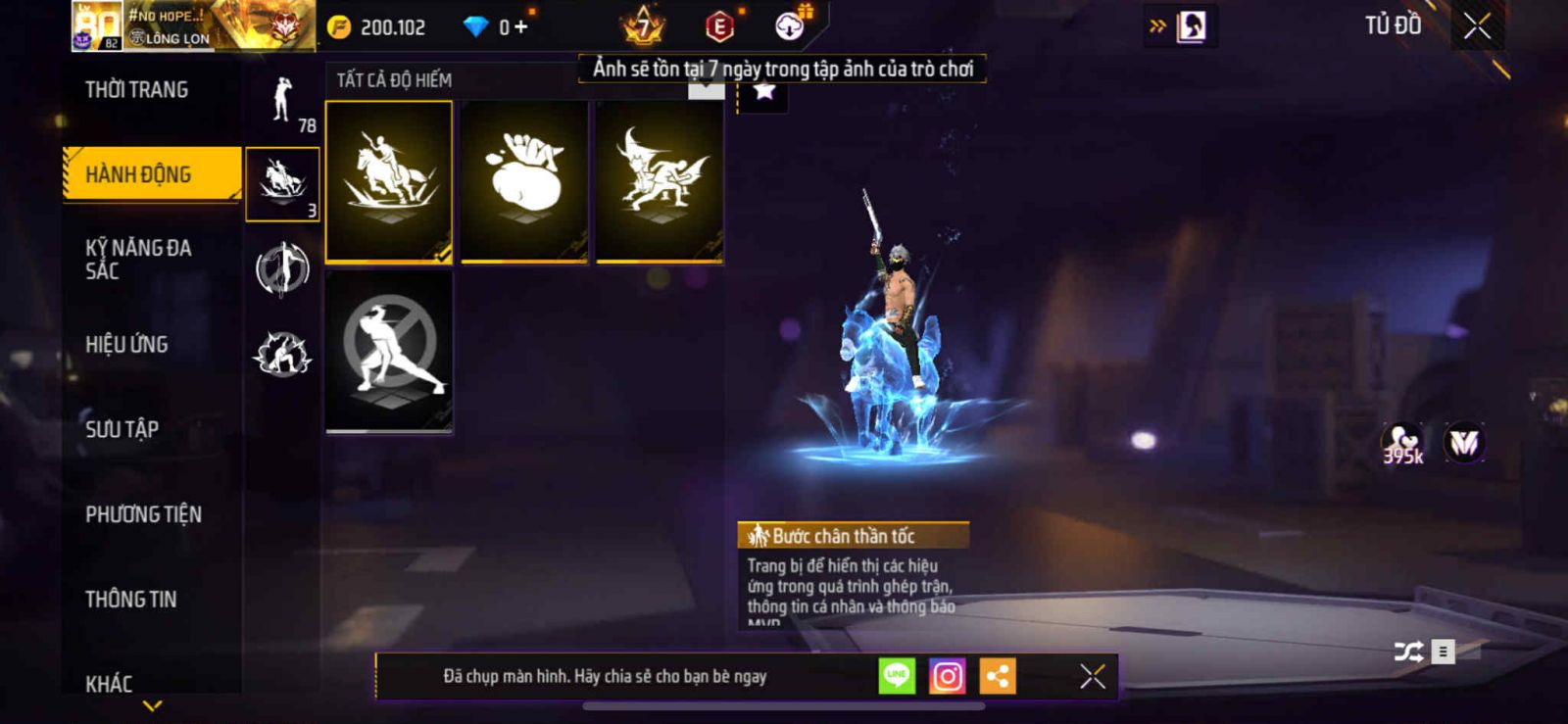Go to the Thông Tin section
The image size is (1568, 724).
point(130,600)
